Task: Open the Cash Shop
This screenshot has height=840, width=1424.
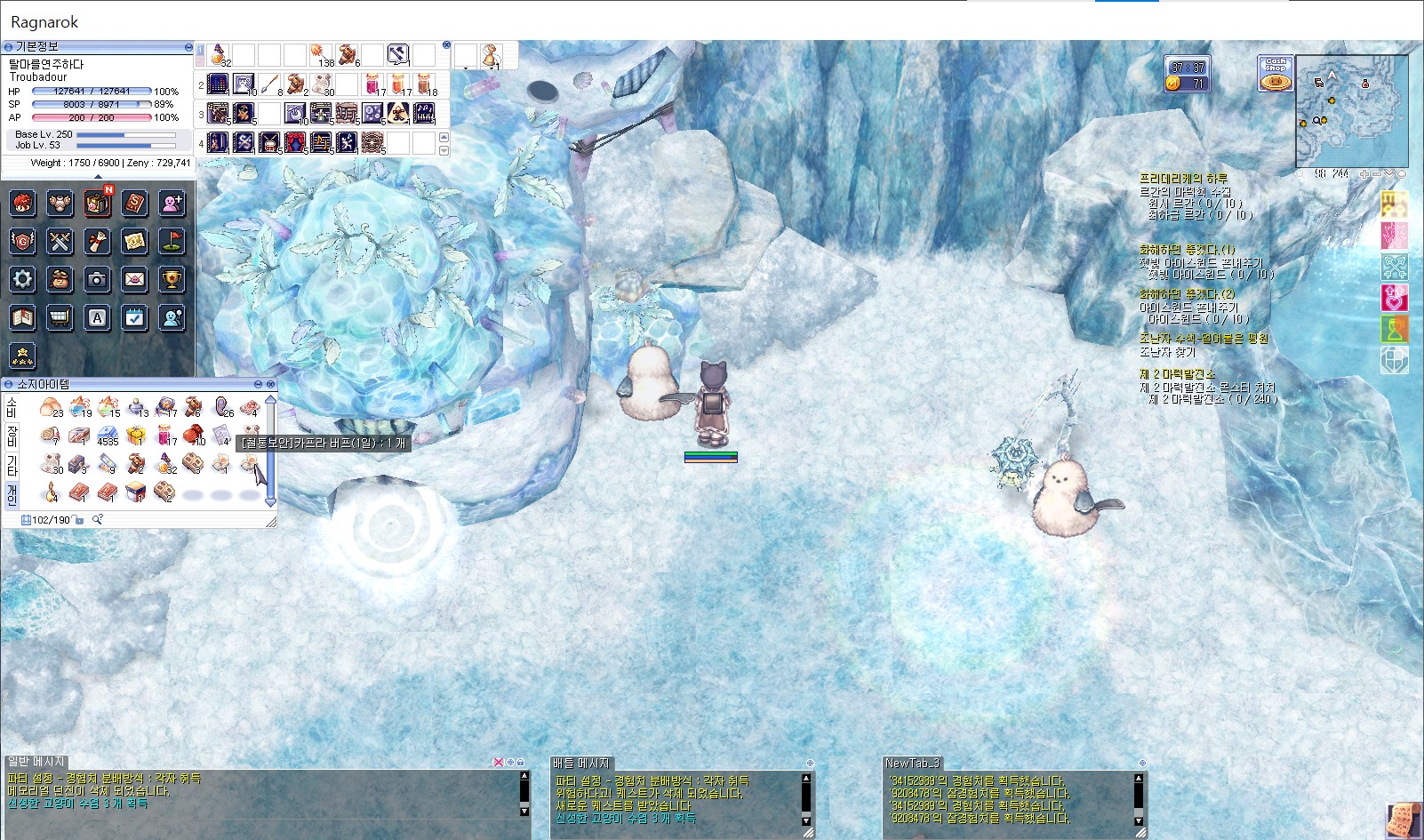Action: pyautogui.click(x=1276, y=74)
